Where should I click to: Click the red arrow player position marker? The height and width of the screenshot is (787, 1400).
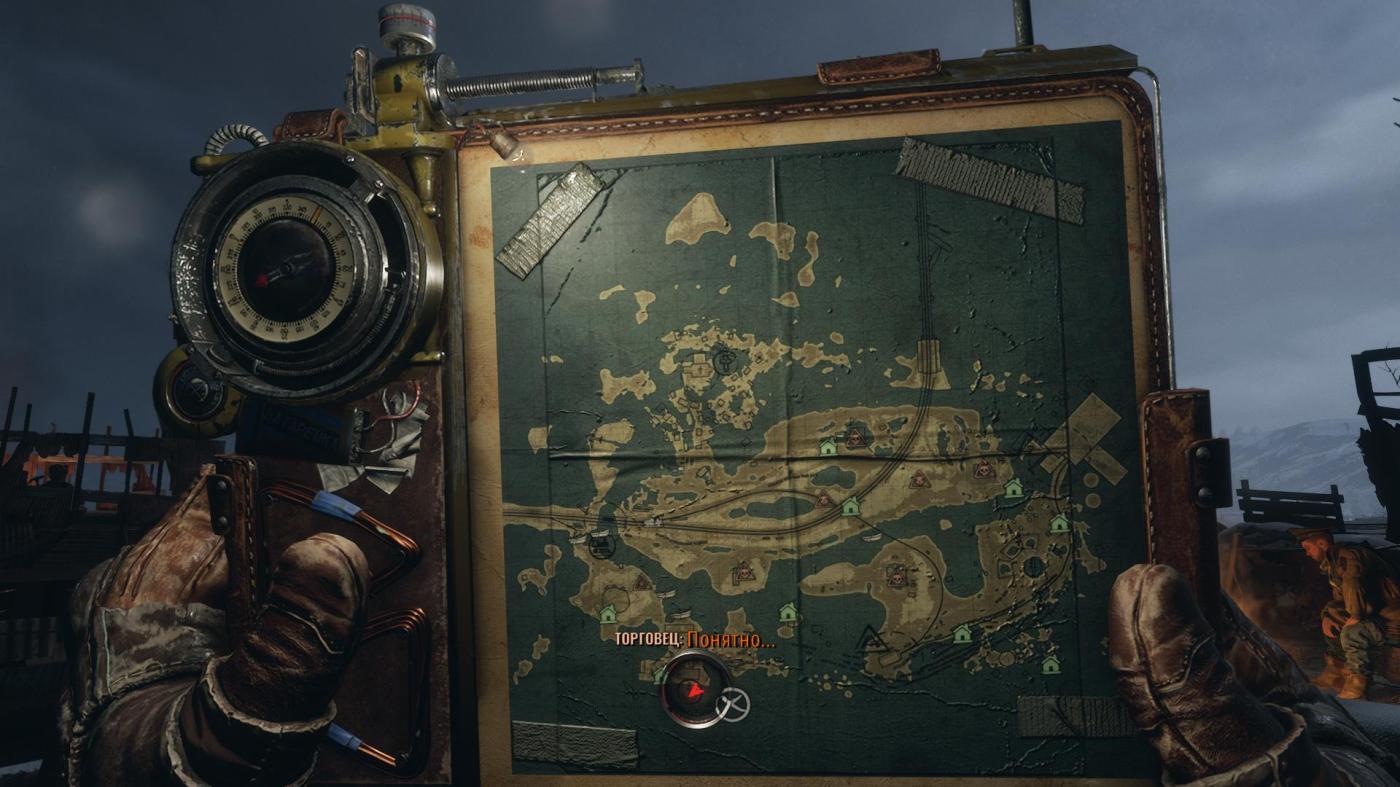click(694, 690)
